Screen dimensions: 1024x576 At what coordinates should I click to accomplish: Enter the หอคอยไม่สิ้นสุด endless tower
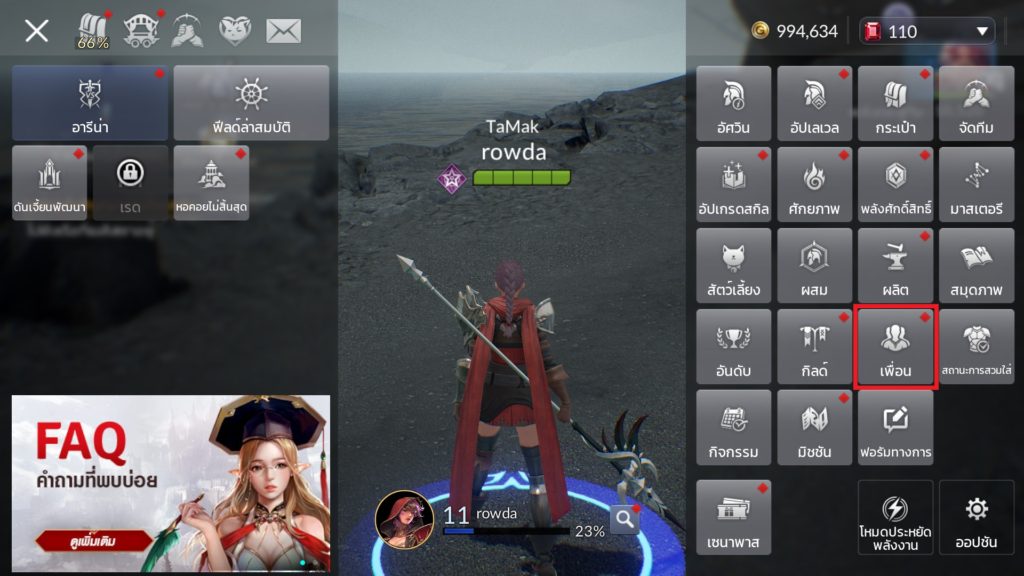(x=211, y=183)
